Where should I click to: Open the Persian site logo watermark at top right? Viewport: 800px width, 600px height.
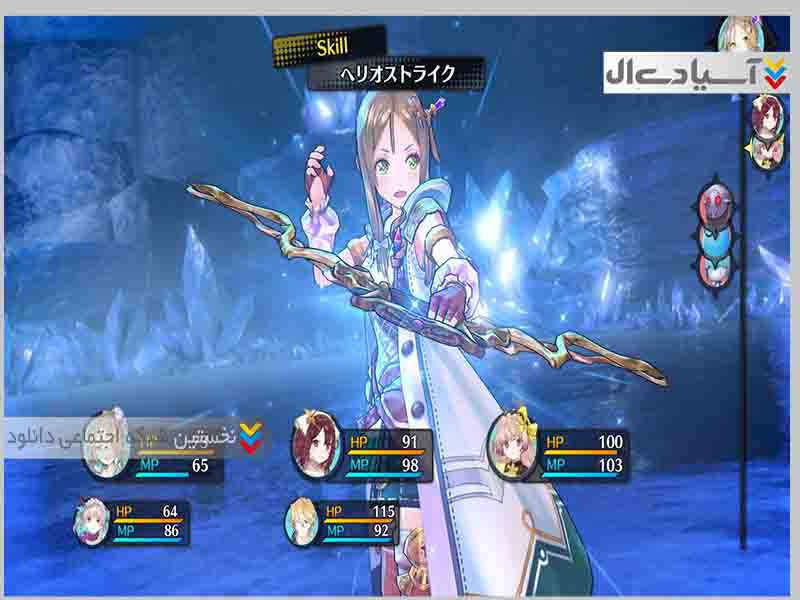click(697, 74)
